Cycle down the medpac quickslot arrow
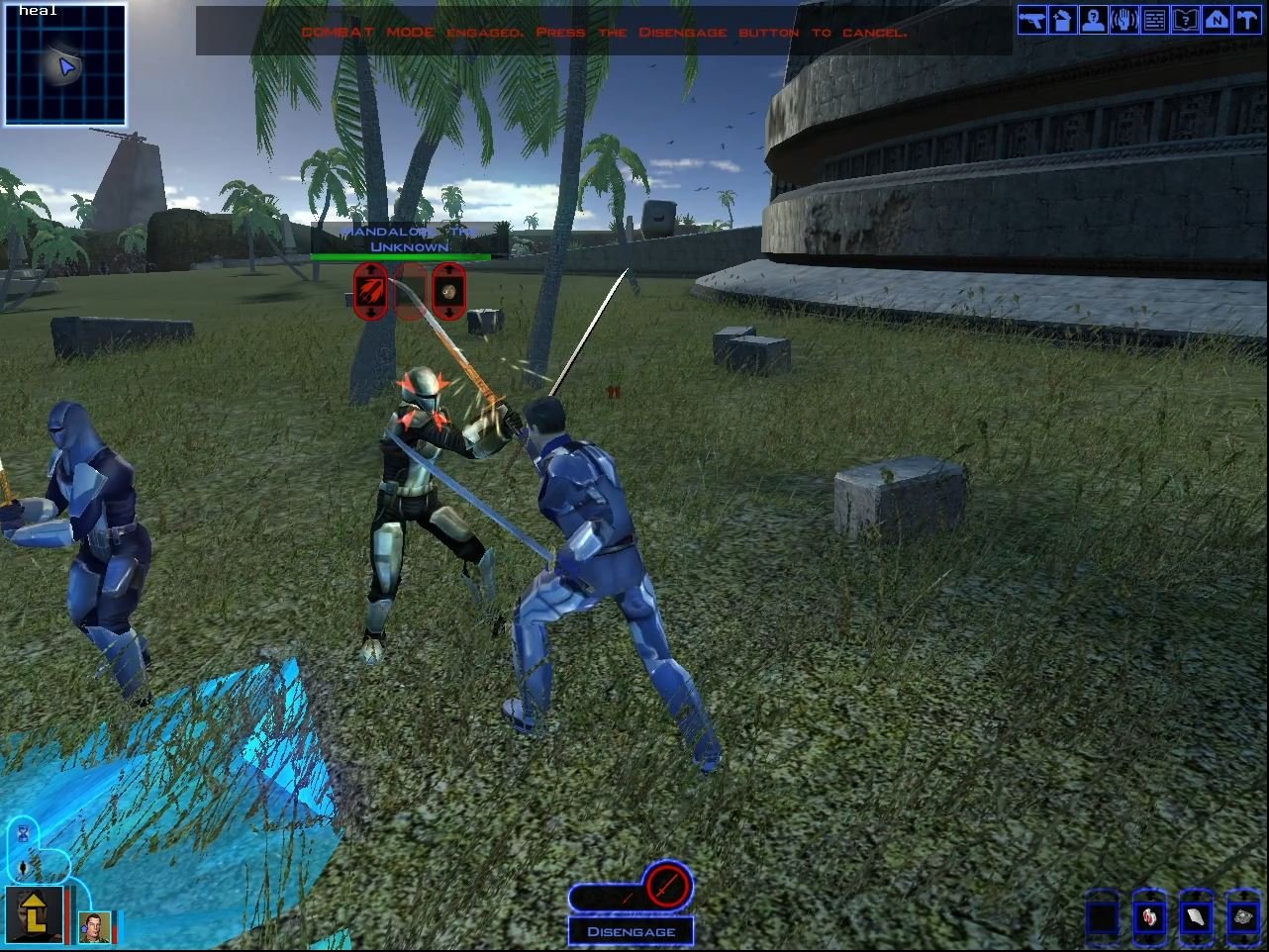 pos(1148,940)
